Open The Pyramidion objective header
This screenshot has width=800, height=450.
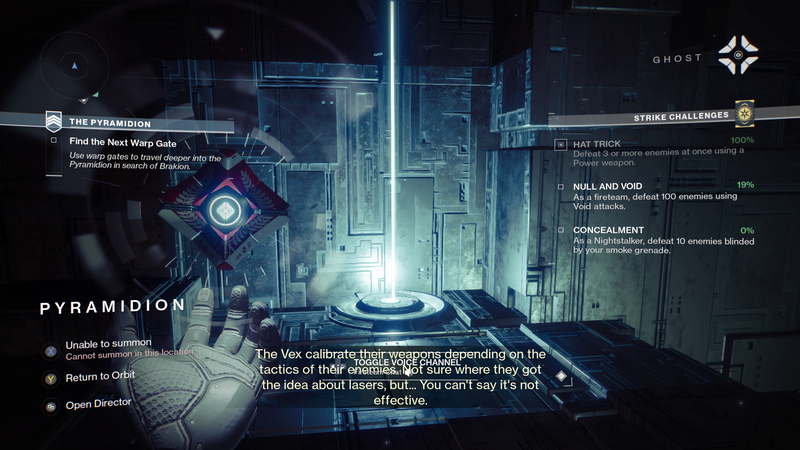(x=109, y=122)
